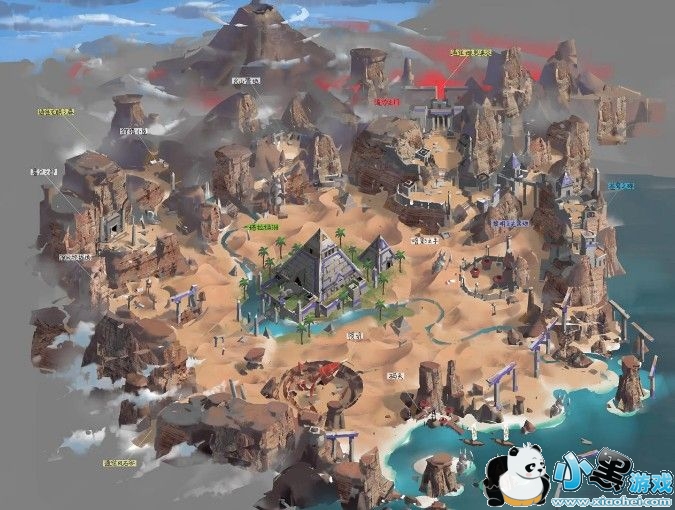
Task: Select the blue location label over the sea
Action: [x=621, y=186]
